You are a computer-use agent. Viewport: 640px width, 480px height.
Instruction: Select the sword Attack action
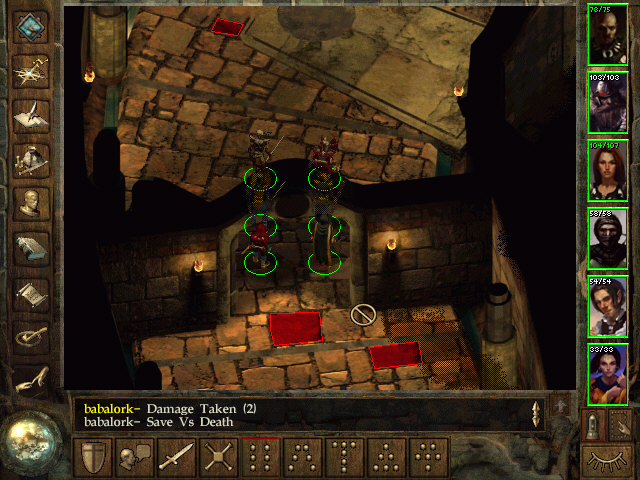point(177,458)
